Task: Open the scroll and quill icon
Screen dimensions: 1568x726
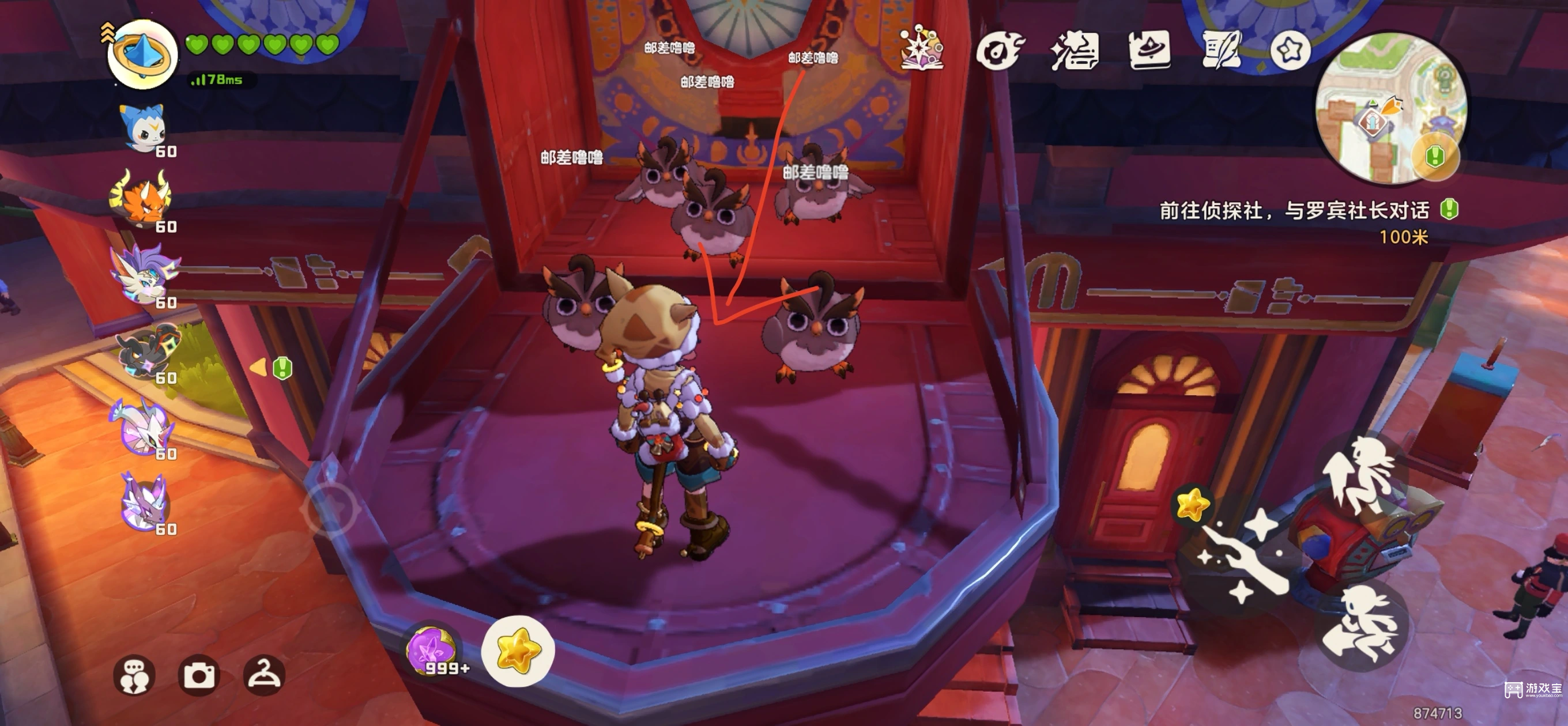Action: click(1222, 50)
